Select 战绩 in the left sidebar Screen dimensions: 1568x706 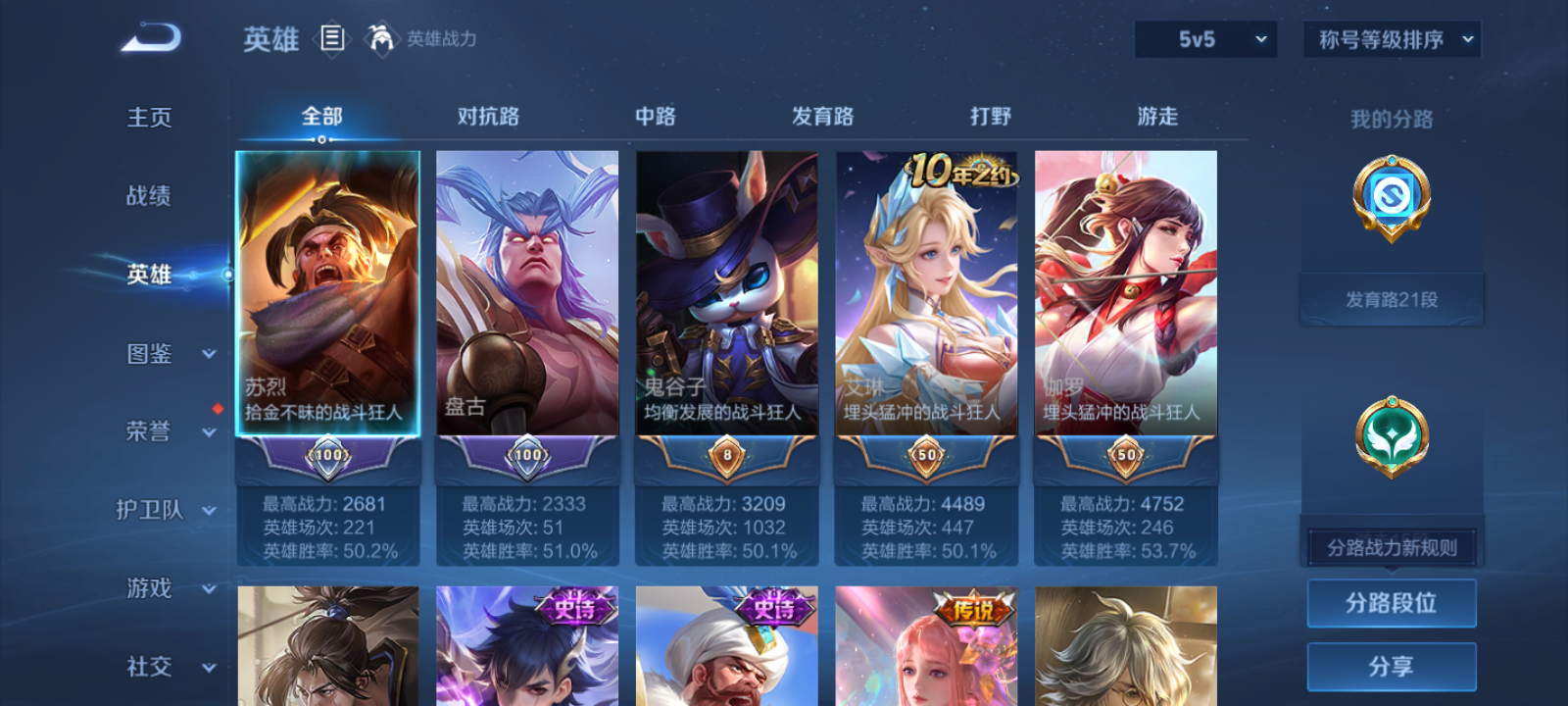click(147, 197)
